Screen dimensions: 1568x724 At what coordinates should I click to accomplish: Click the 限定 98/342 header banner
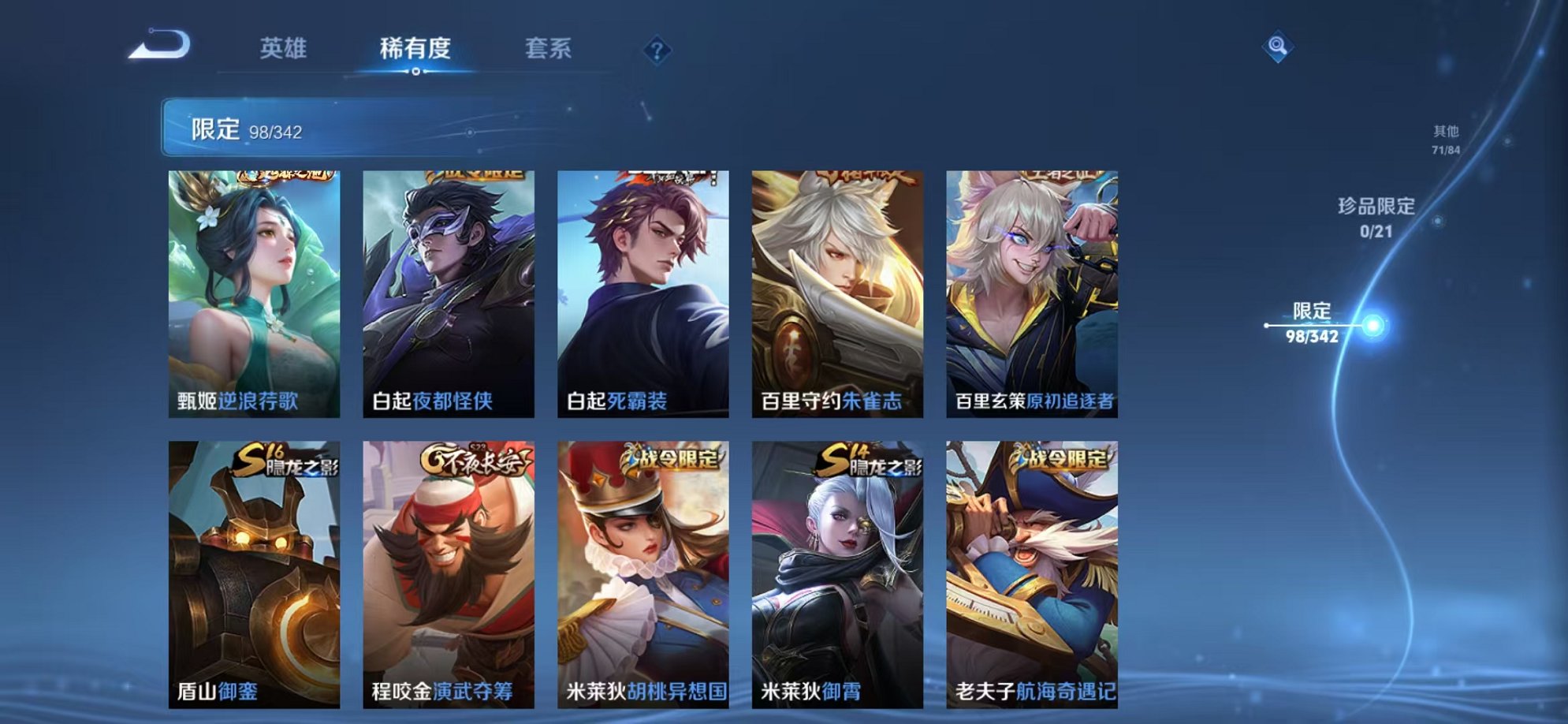[331, 125]
